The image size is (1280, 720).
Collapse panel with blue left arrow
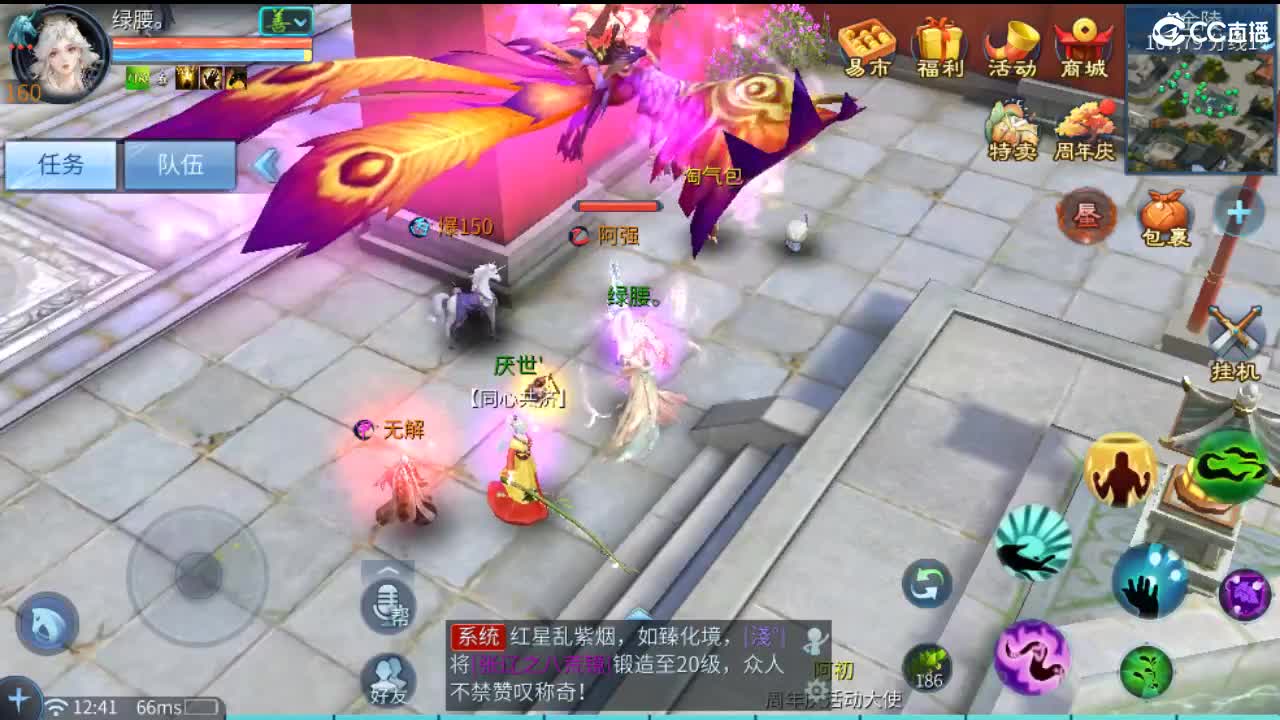click(x=265, y=165)
